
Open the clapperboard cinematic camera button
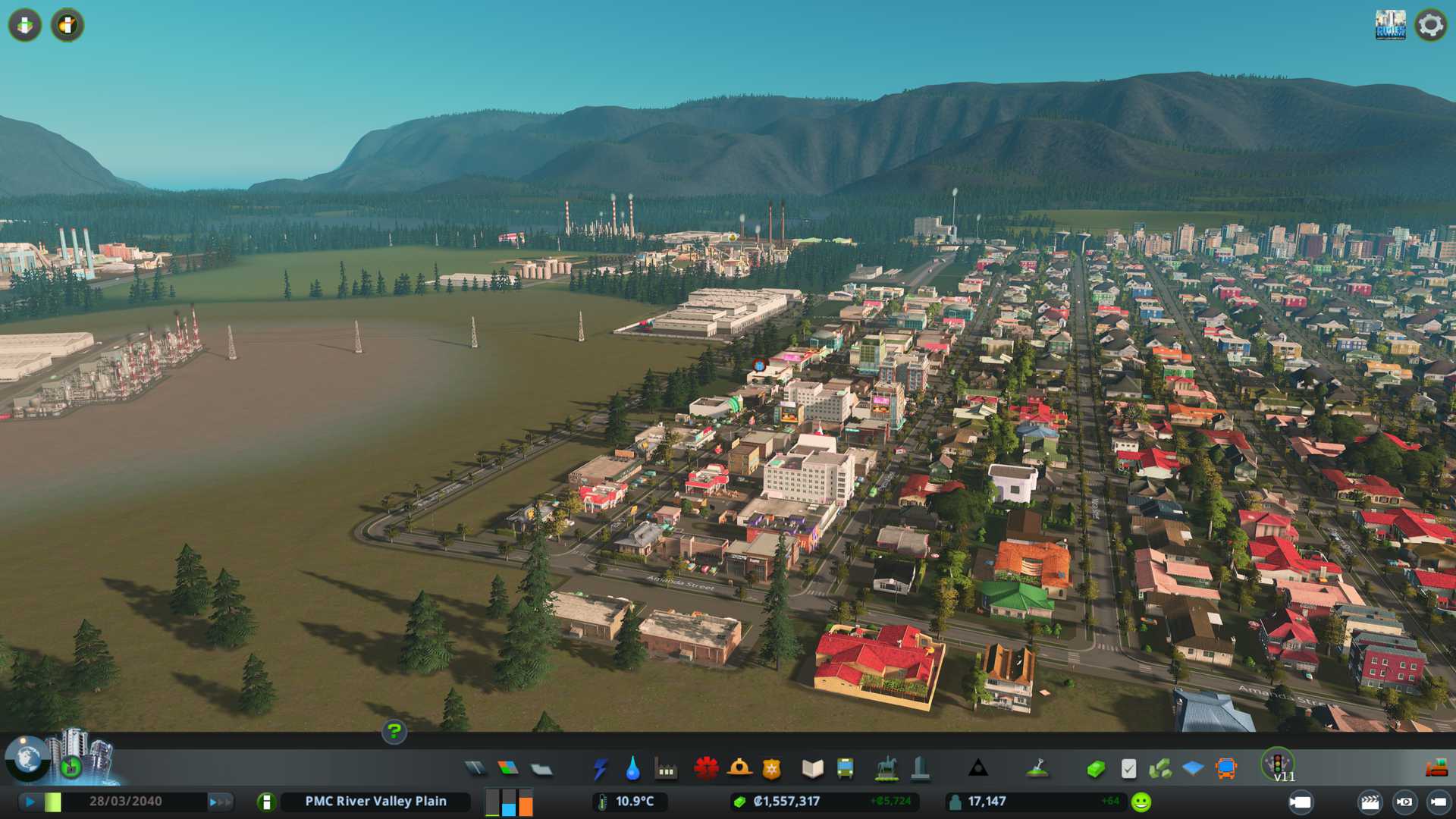[x=1370, y=802]
